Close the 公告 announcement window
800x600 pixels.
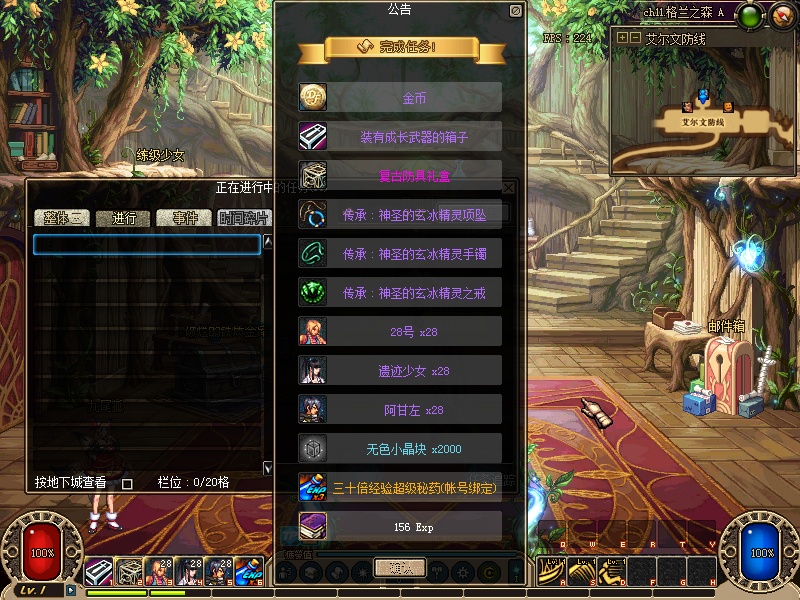click(x=515, y=11)
